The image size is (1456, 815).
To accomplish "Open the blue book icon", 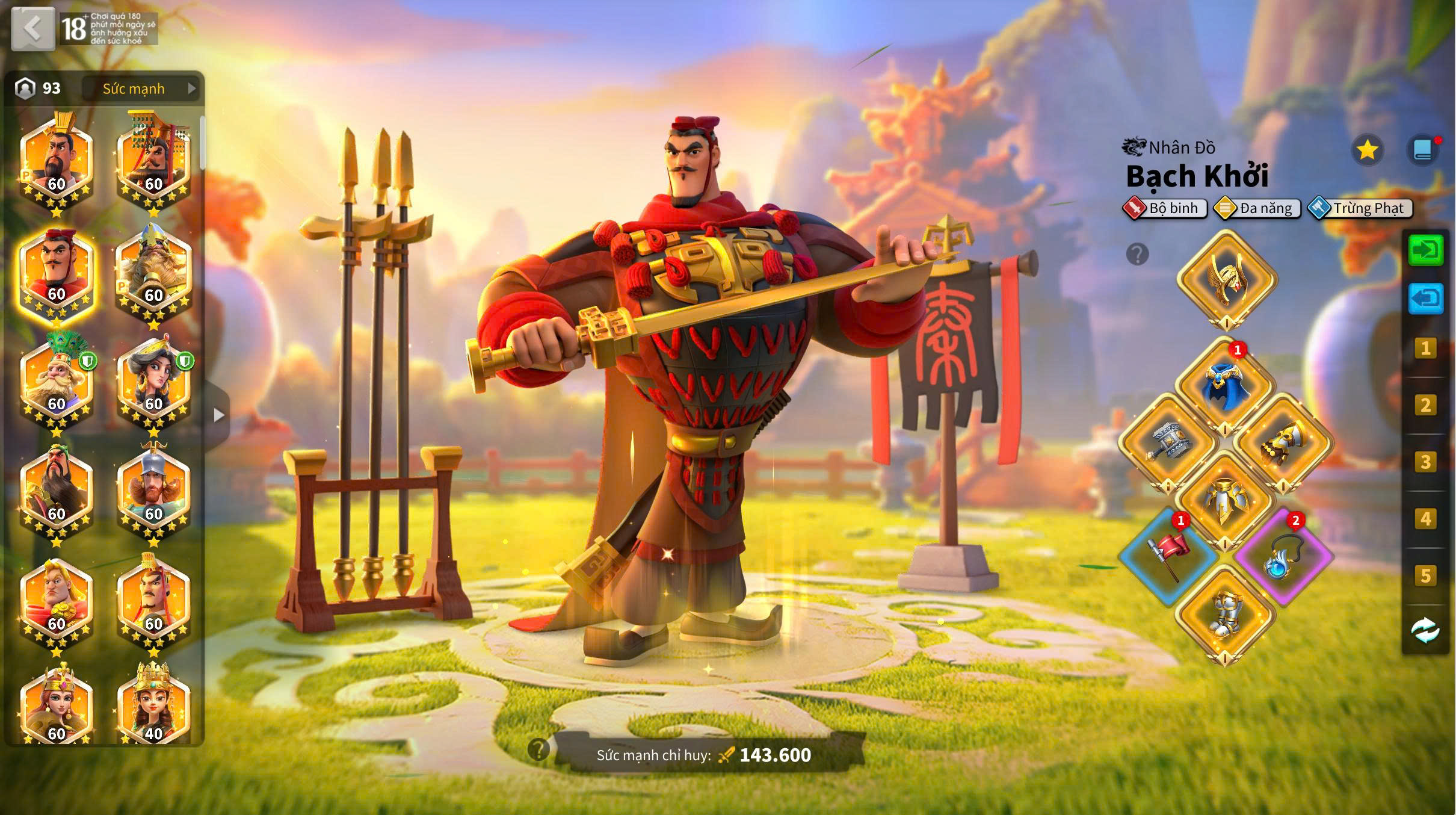I will click(x=1423, y=150).
